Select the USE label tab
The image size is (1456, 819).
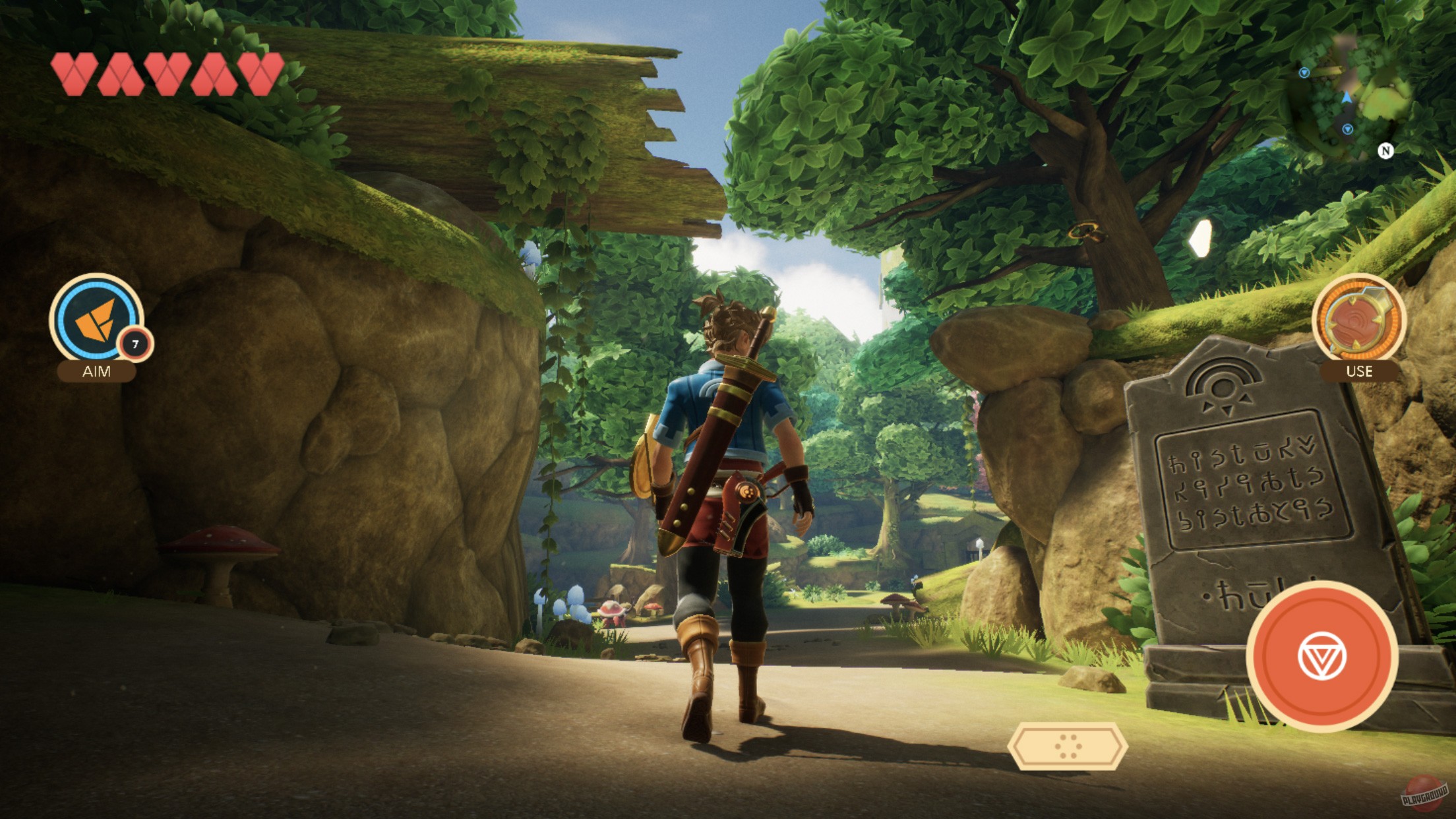pyautogui.click(x=1360, y=371)
